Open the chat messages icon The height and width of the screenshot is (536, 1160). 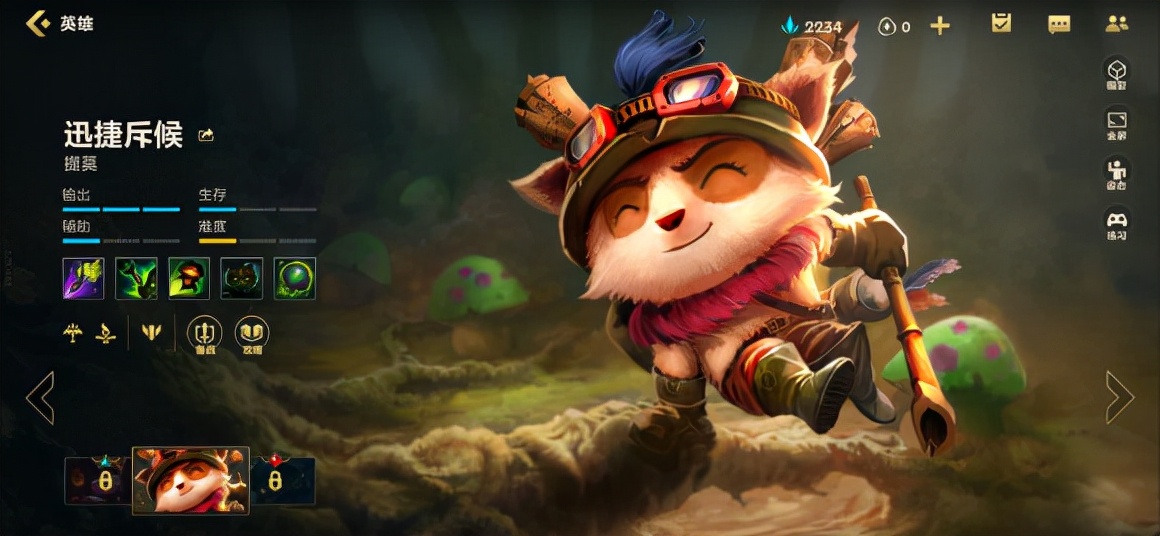tap(1059, 25)
